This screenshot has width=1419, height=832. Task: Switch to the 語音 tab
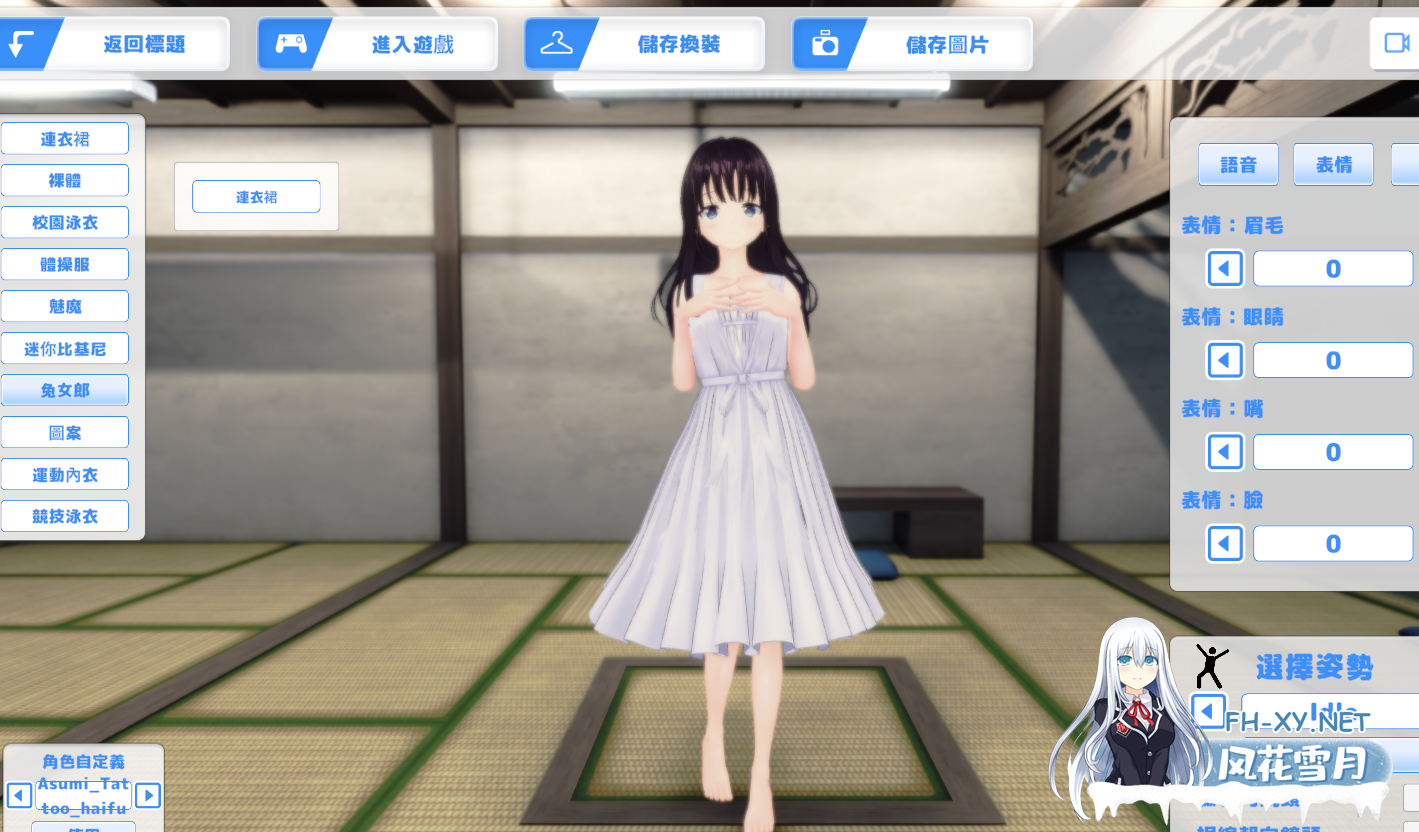pos(1238,164)
